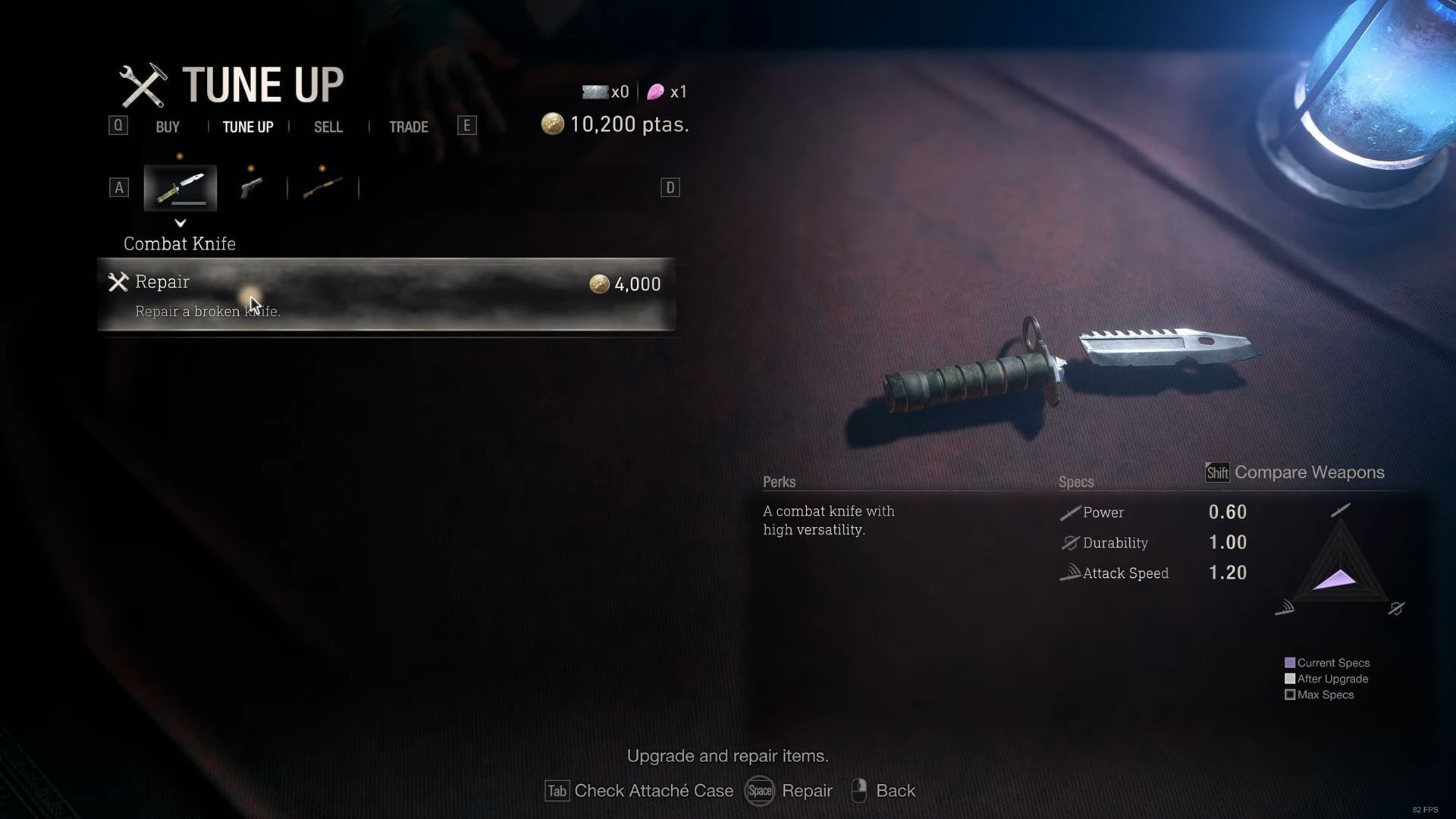Select the handgun weapon icon

coord(251,187)
